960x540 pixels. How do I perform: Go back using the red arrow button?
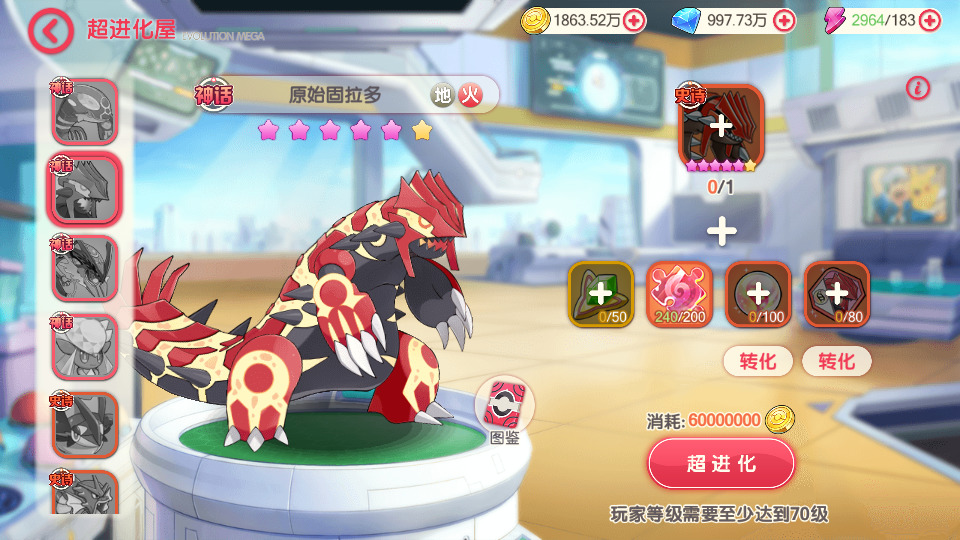pyautogui.click(x=50, y=30)
